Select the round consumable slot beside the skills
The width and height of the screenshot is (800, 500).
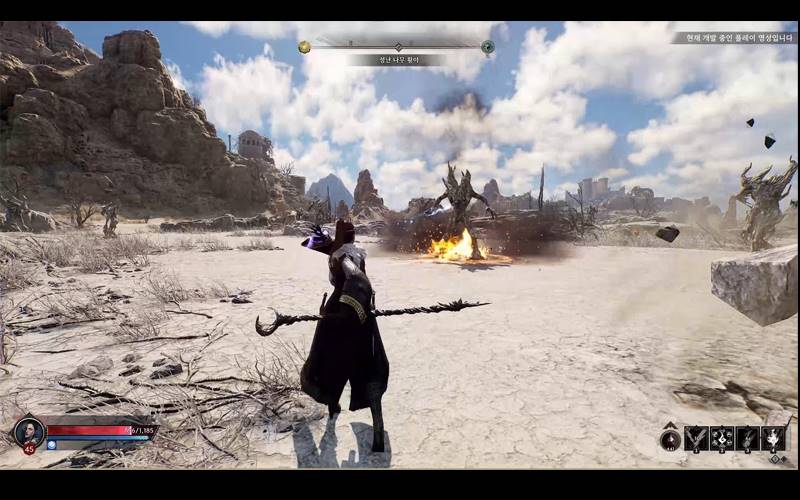(x=670, y=439)
